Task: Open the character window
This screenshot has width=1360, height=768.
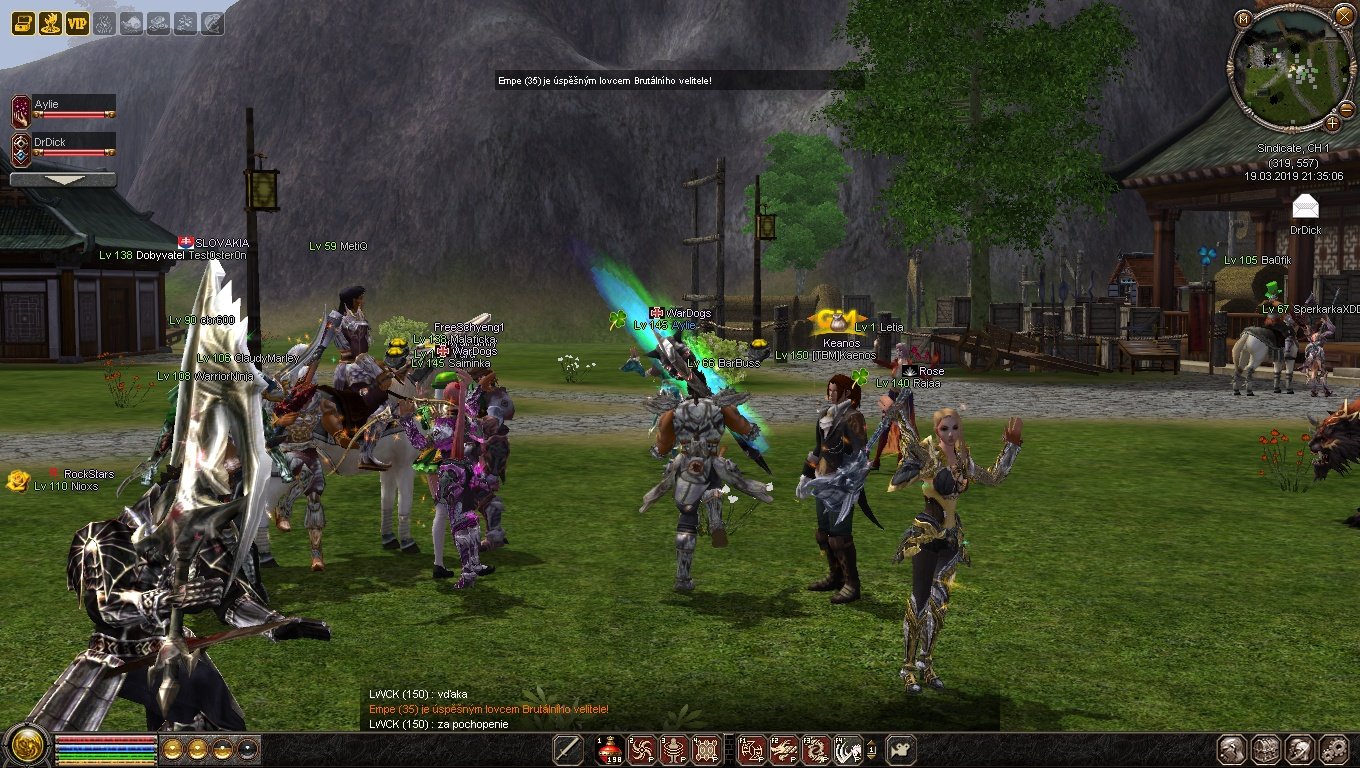Action: 1232,750
